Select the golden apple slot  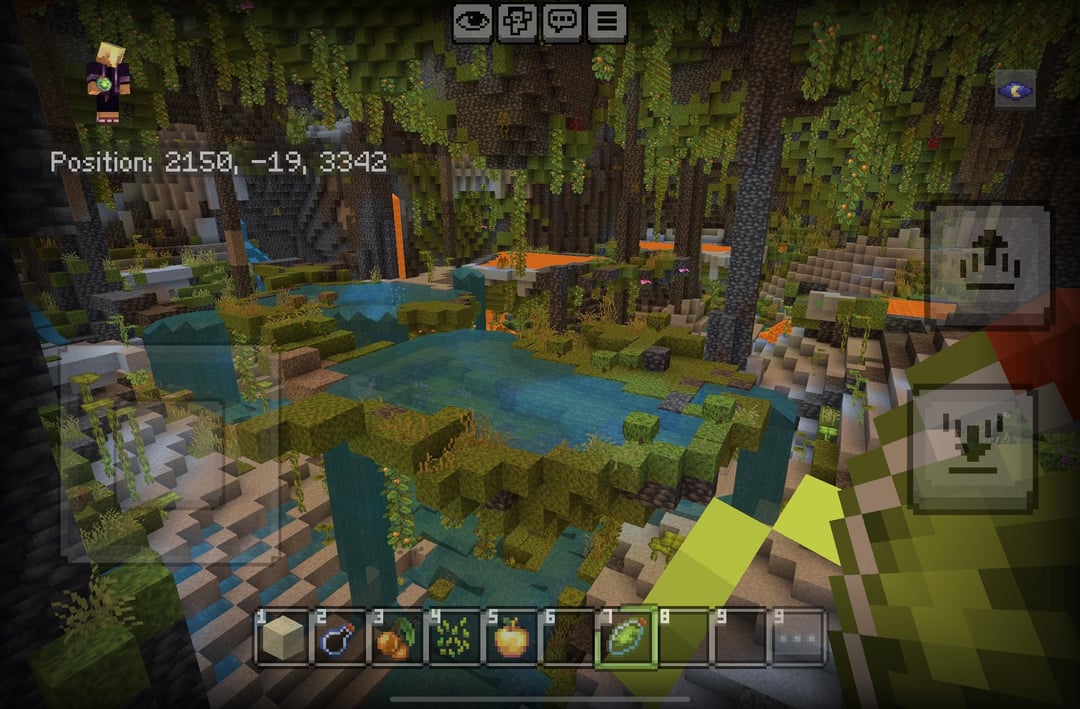pyautogui.click(x=510, y=638)
